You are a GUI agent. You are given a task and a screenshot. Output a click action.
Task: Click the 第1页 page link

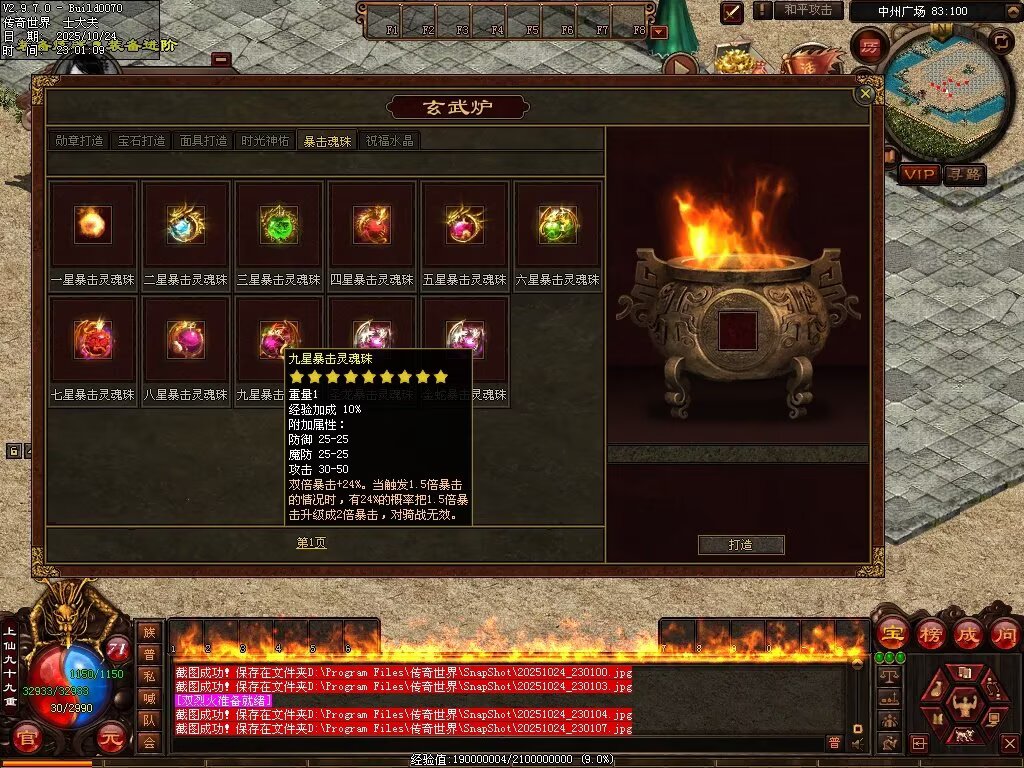(311, 543)
